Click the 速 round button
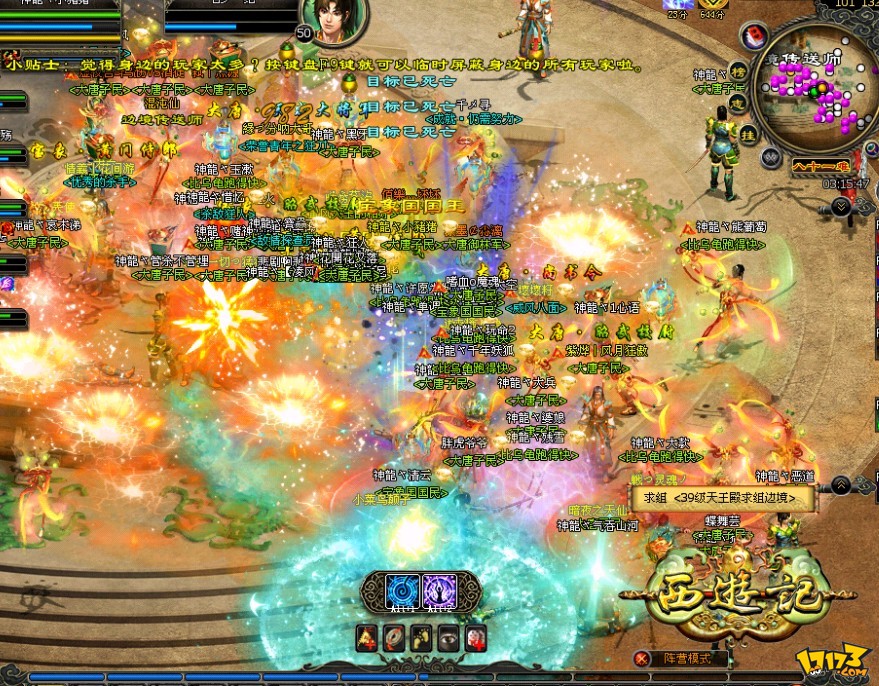This screenshot has width=879, height=686. point(736,101)
